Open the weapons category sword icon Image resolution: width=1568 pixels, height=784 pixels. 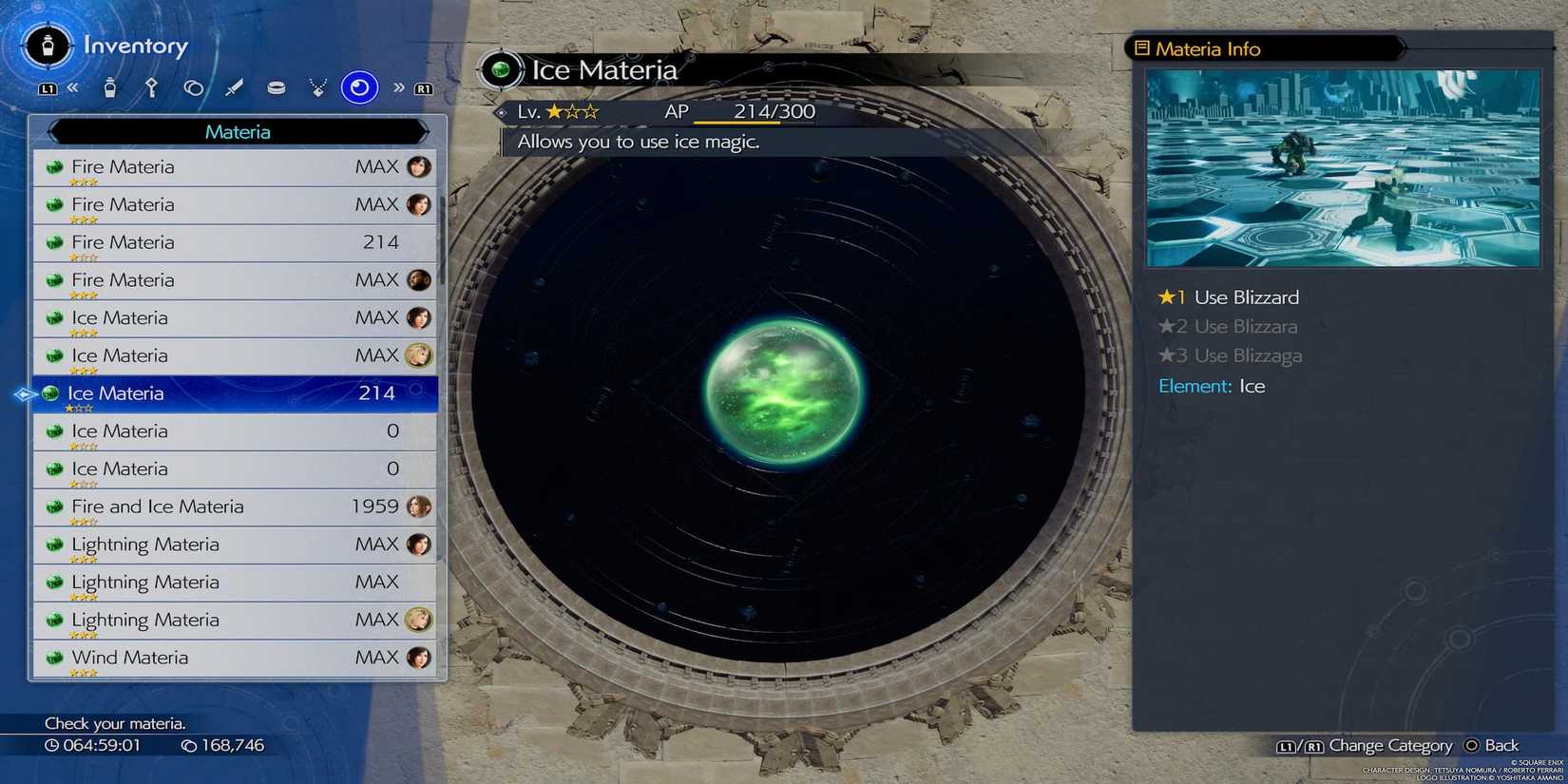tap(236, 87)
